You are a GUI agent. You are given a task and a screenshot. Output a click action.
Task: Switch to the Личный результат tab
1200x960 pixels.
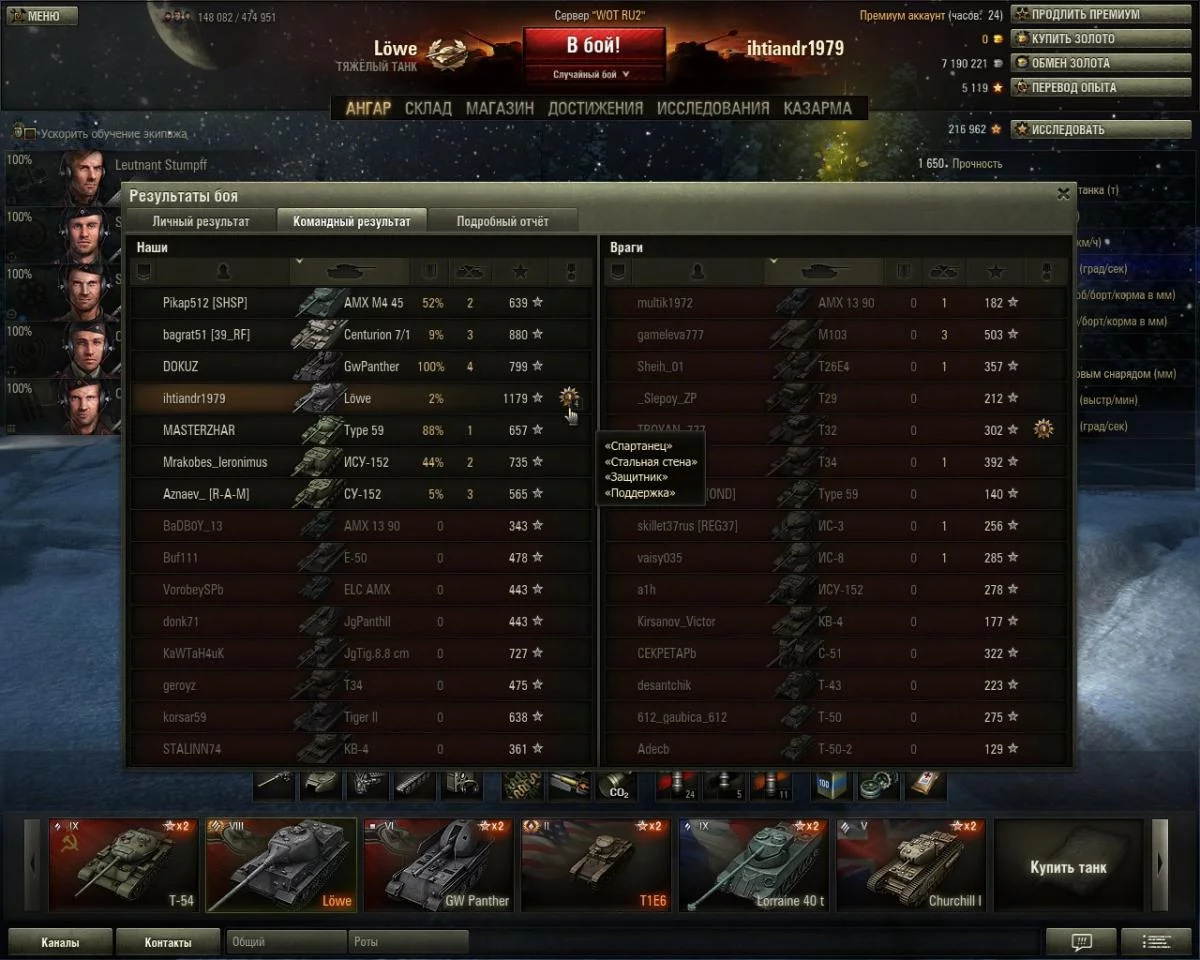point(201,221)
